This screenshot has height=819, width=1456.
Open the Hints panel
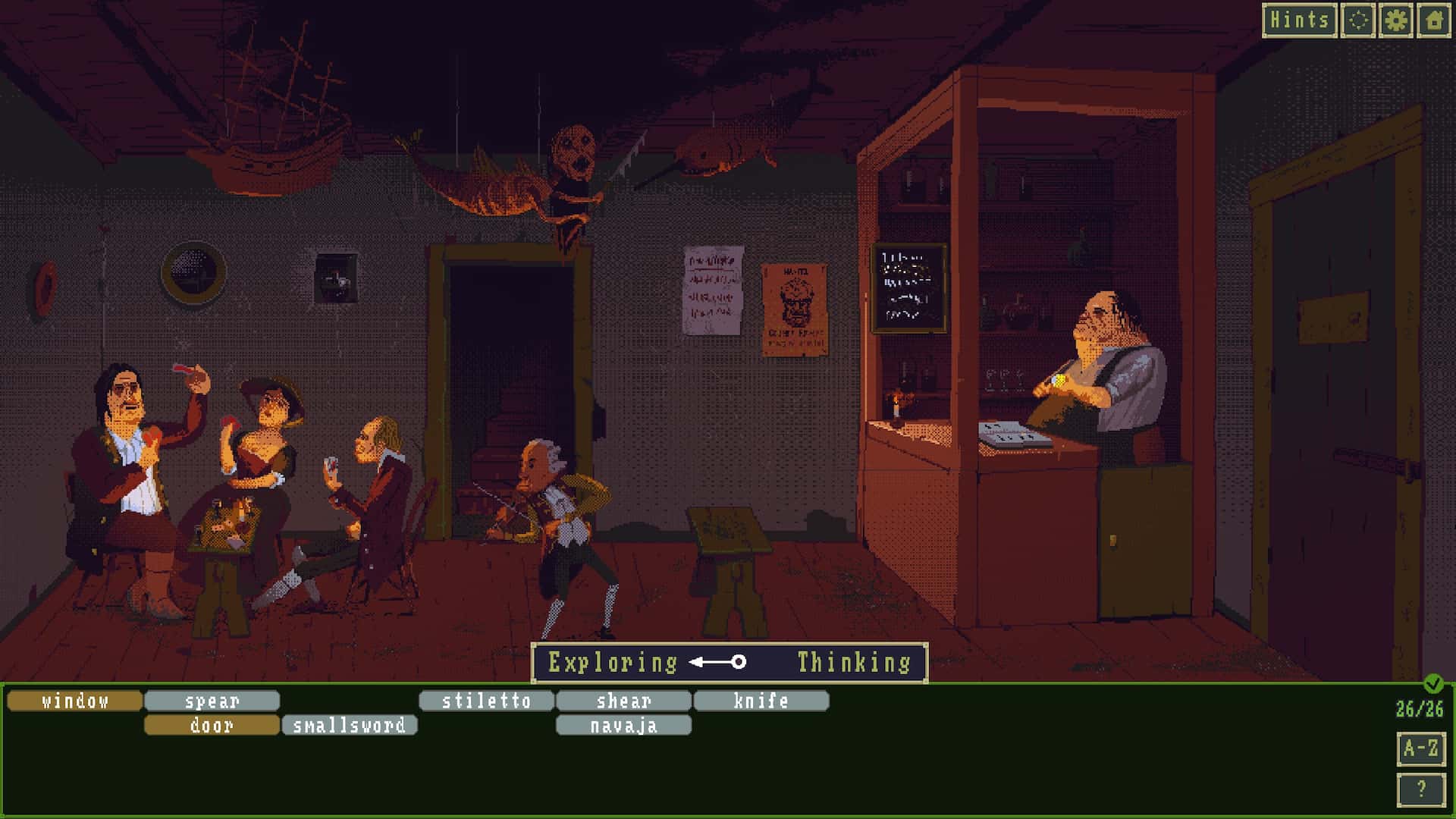pyautogui.click(x=1298, y=20)
